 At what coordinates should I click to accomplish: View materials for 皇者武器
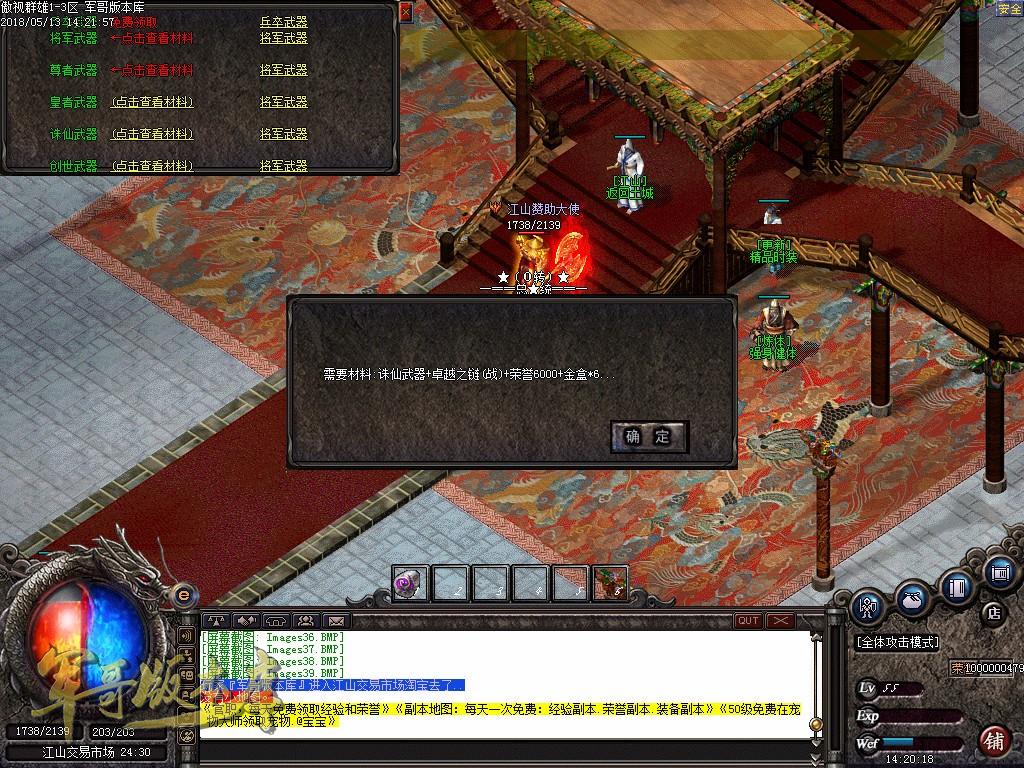point(152,102)
